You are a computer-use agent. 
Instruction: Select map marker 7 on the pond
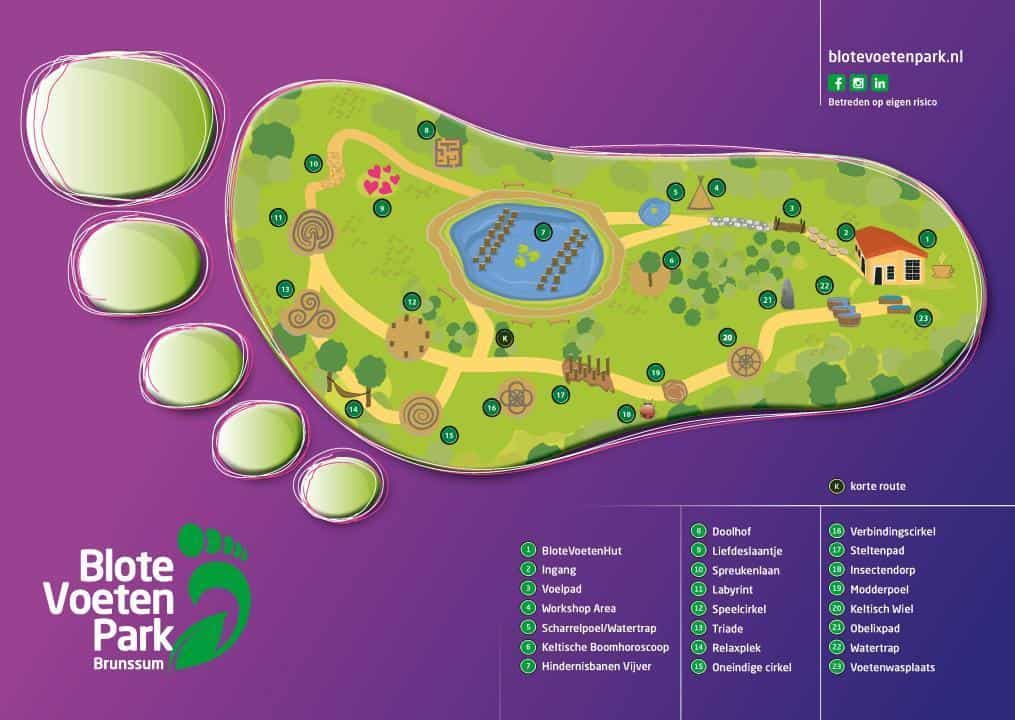click(x=542, y=231)
